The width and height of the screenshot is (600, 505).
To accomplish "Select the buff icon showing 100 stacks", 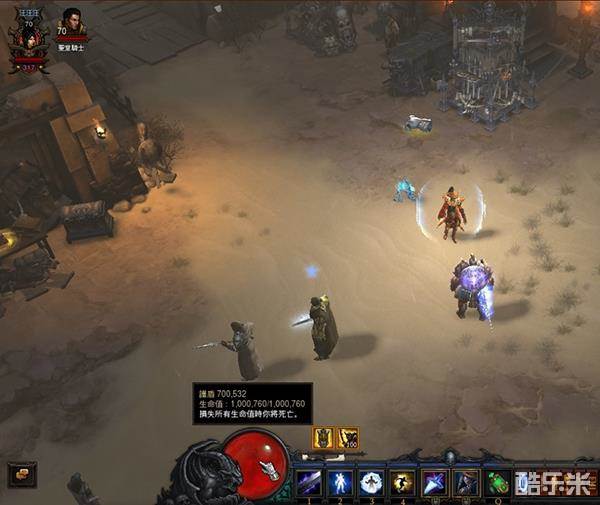I will pos(348,437).
